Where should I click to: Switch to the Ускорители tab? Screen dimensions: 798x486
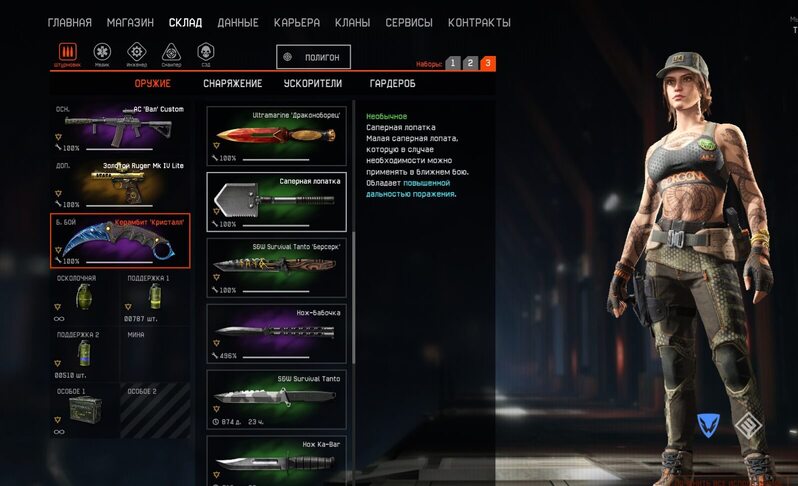313,84
